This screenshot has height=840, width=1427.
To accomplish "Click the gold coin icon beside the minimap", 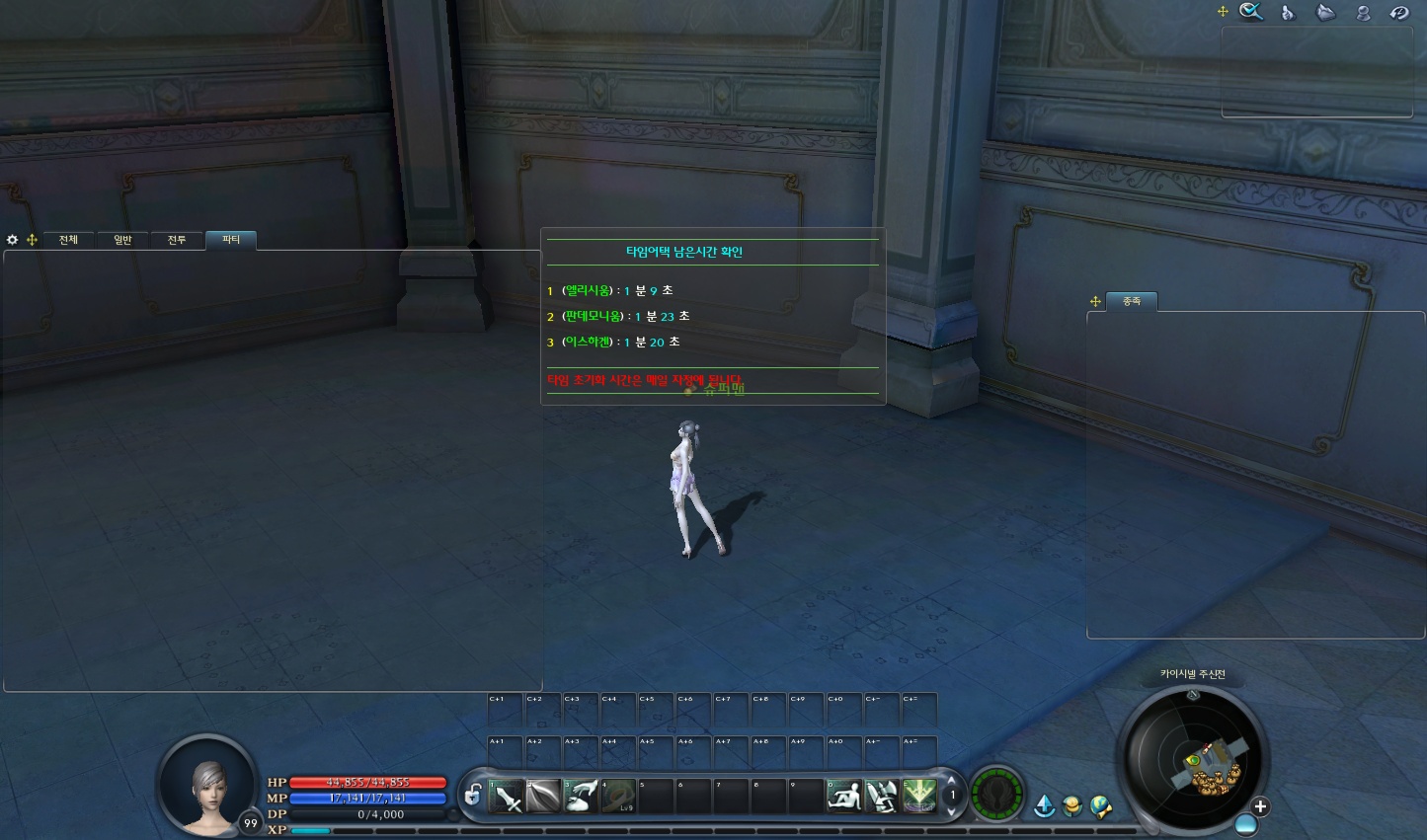I will (x=1071, y=804).
